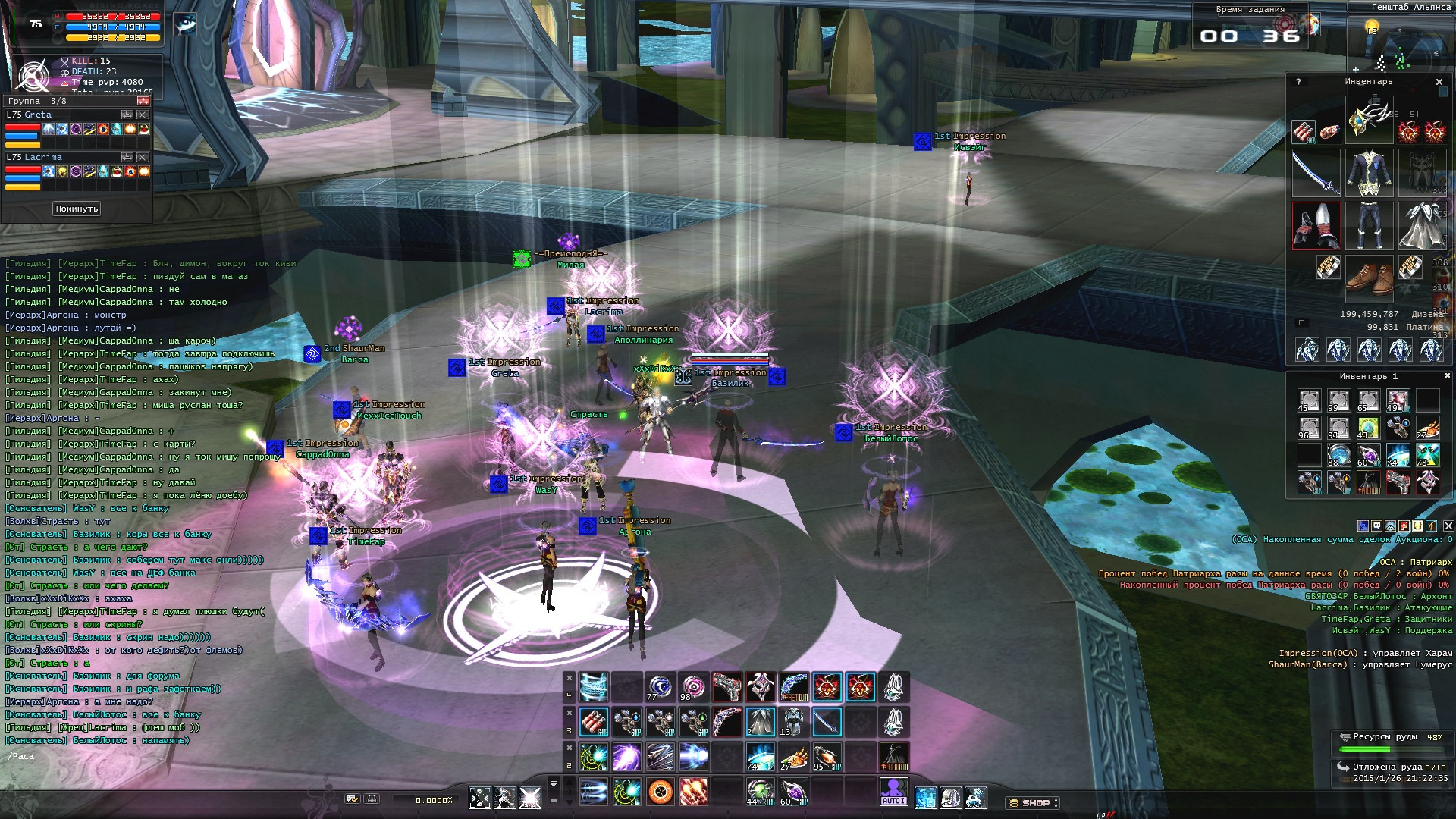Toggle the AUTO I button
The image size is (1456, 819).
[893, 792]
